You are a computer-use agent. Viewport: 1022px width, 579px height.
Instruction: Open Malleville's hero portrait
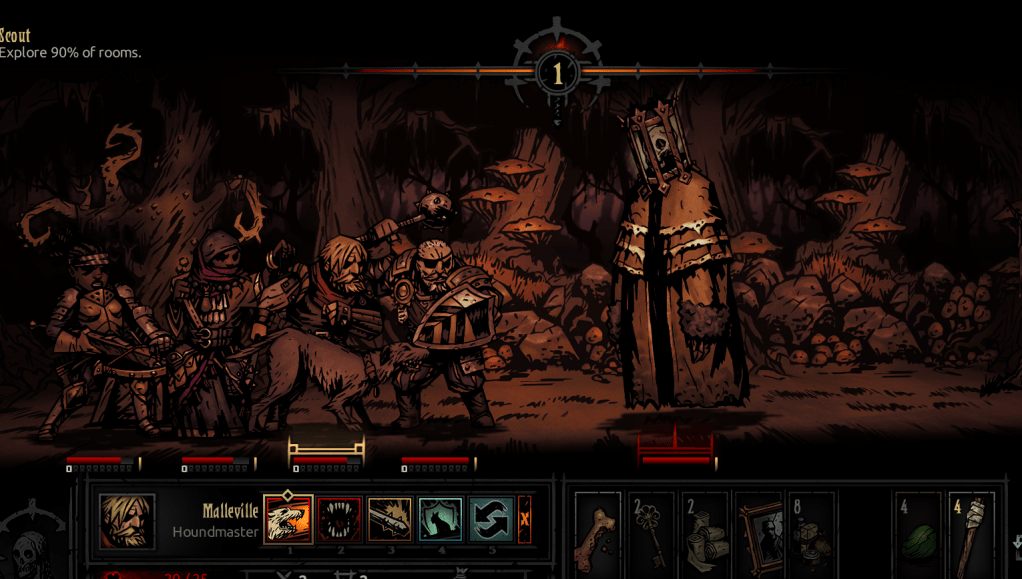coord(127,521)
